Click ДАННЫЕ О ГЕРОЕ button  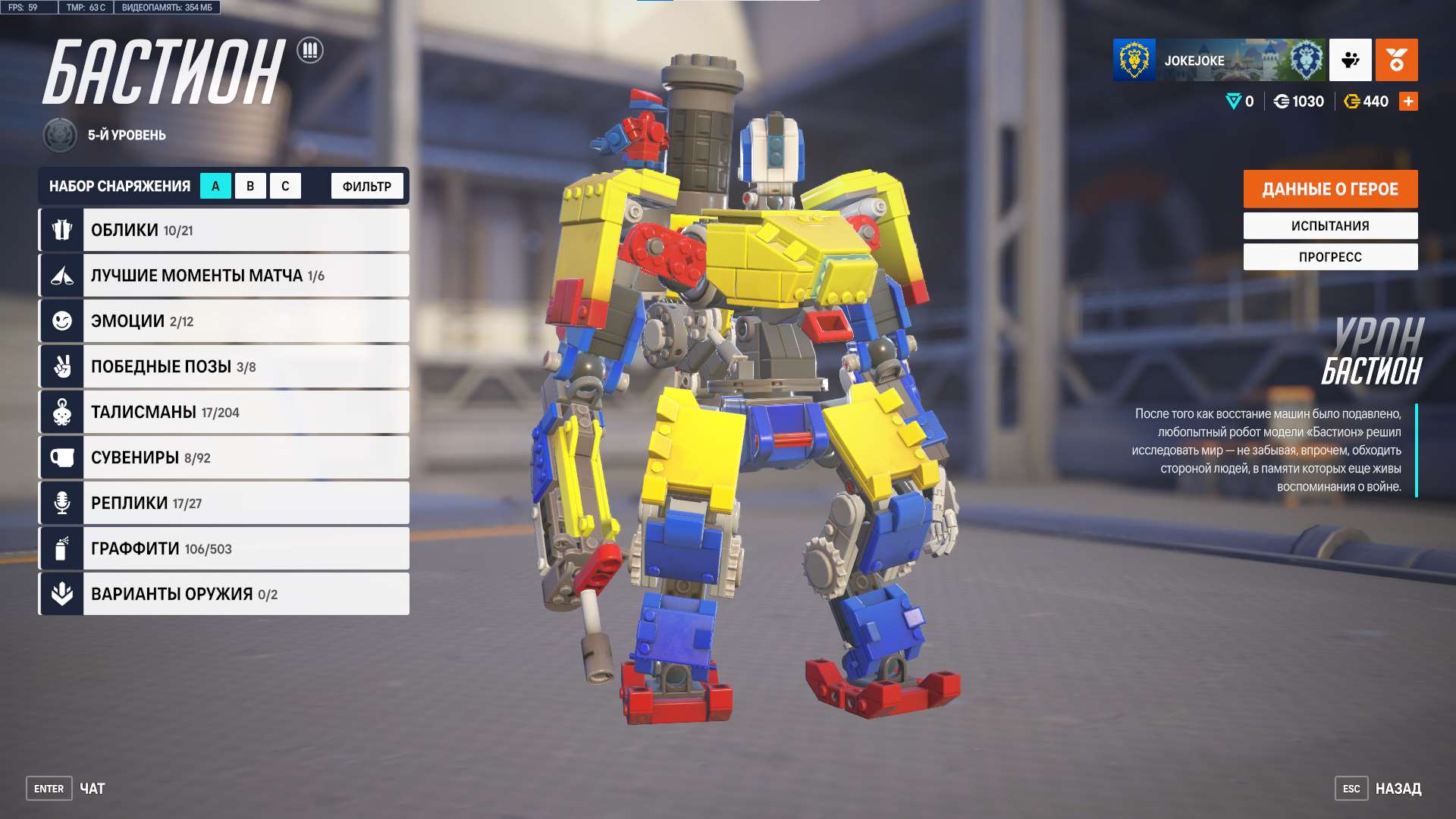[x=1330, y=189]
